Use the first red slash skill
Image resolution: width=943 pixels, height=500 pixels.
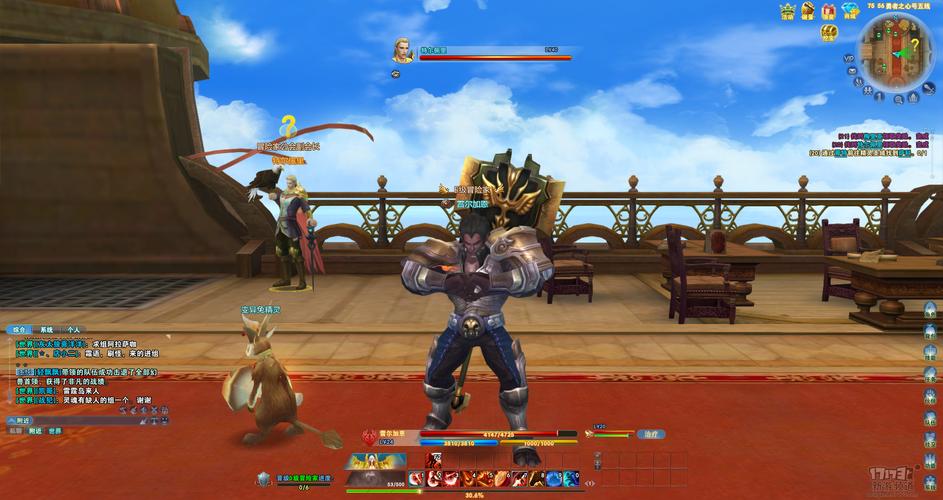pos(435,479)
